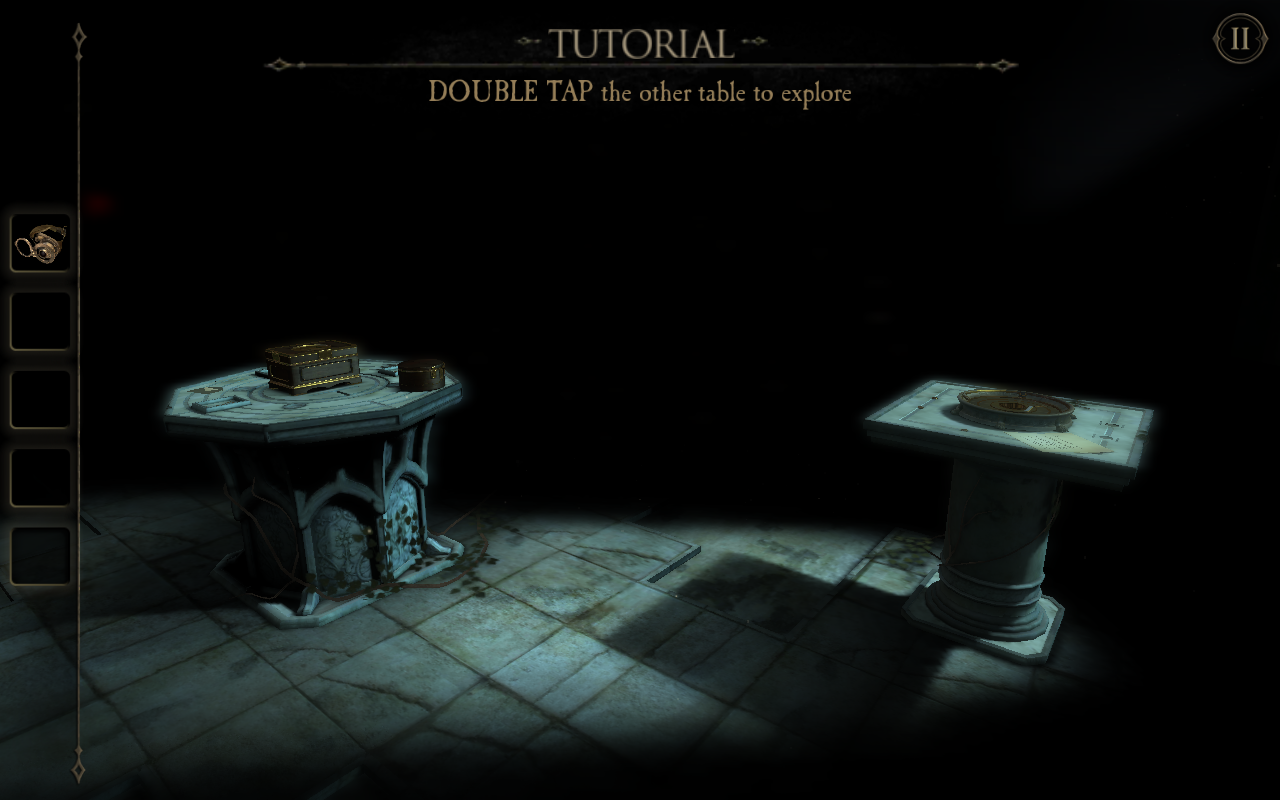This screenshot has width=1280, height=800.
Task: Examine the round dark object beside the box
Action: pos(422,374)
